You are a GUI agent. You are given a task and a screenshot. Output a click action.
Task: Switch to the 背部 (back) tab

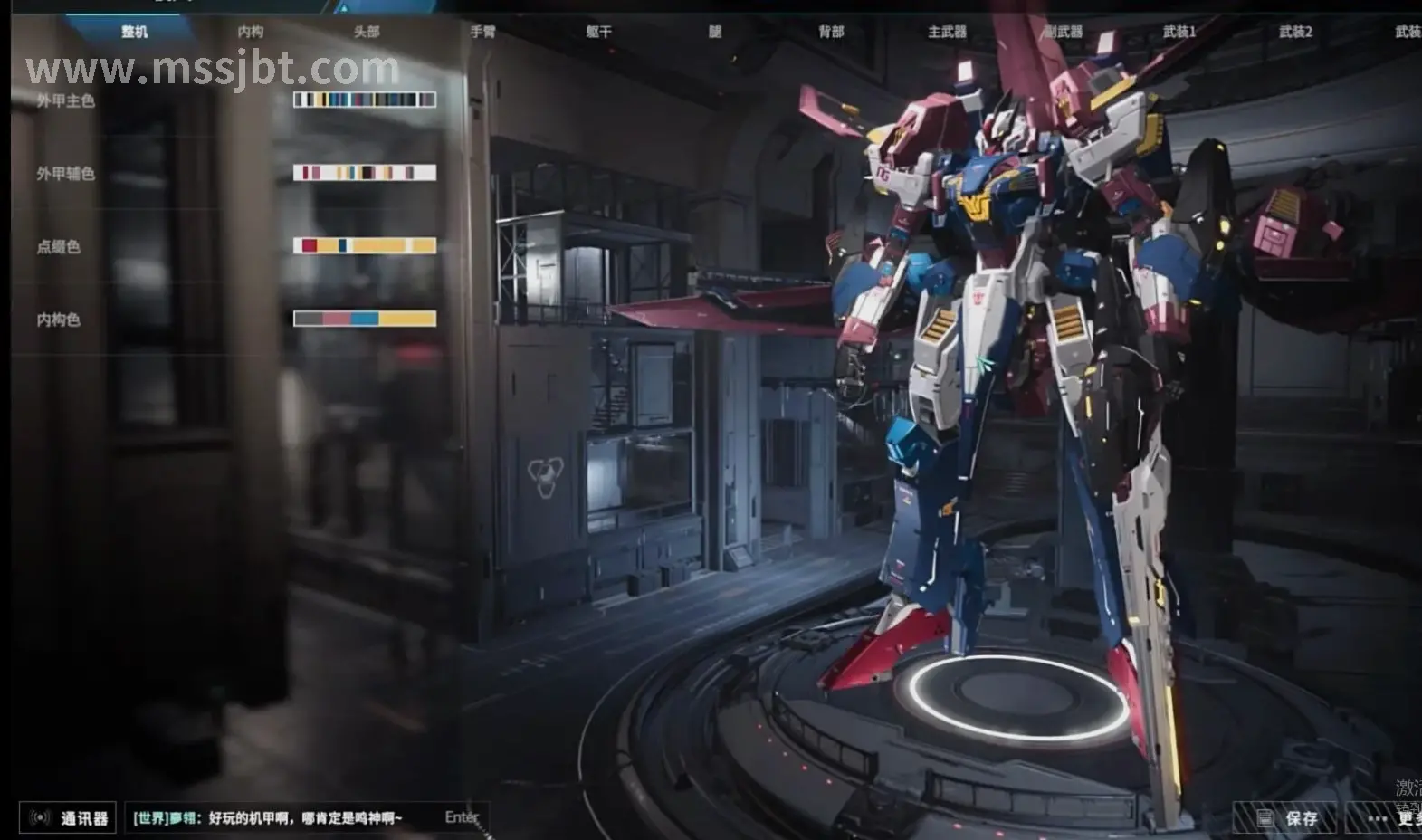(x=831, y=32)
